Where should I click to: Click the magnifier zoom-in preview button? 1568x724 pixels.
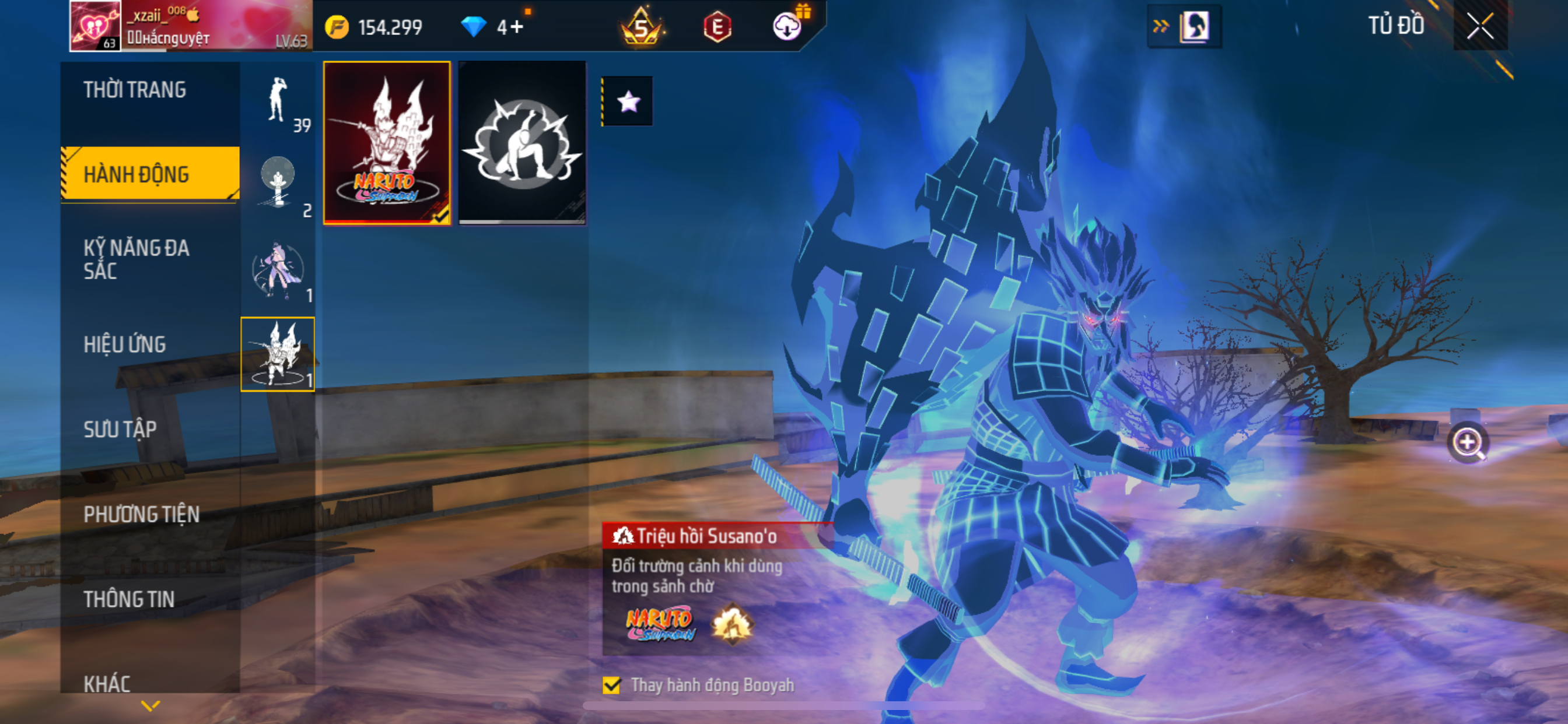point(1467,442)
